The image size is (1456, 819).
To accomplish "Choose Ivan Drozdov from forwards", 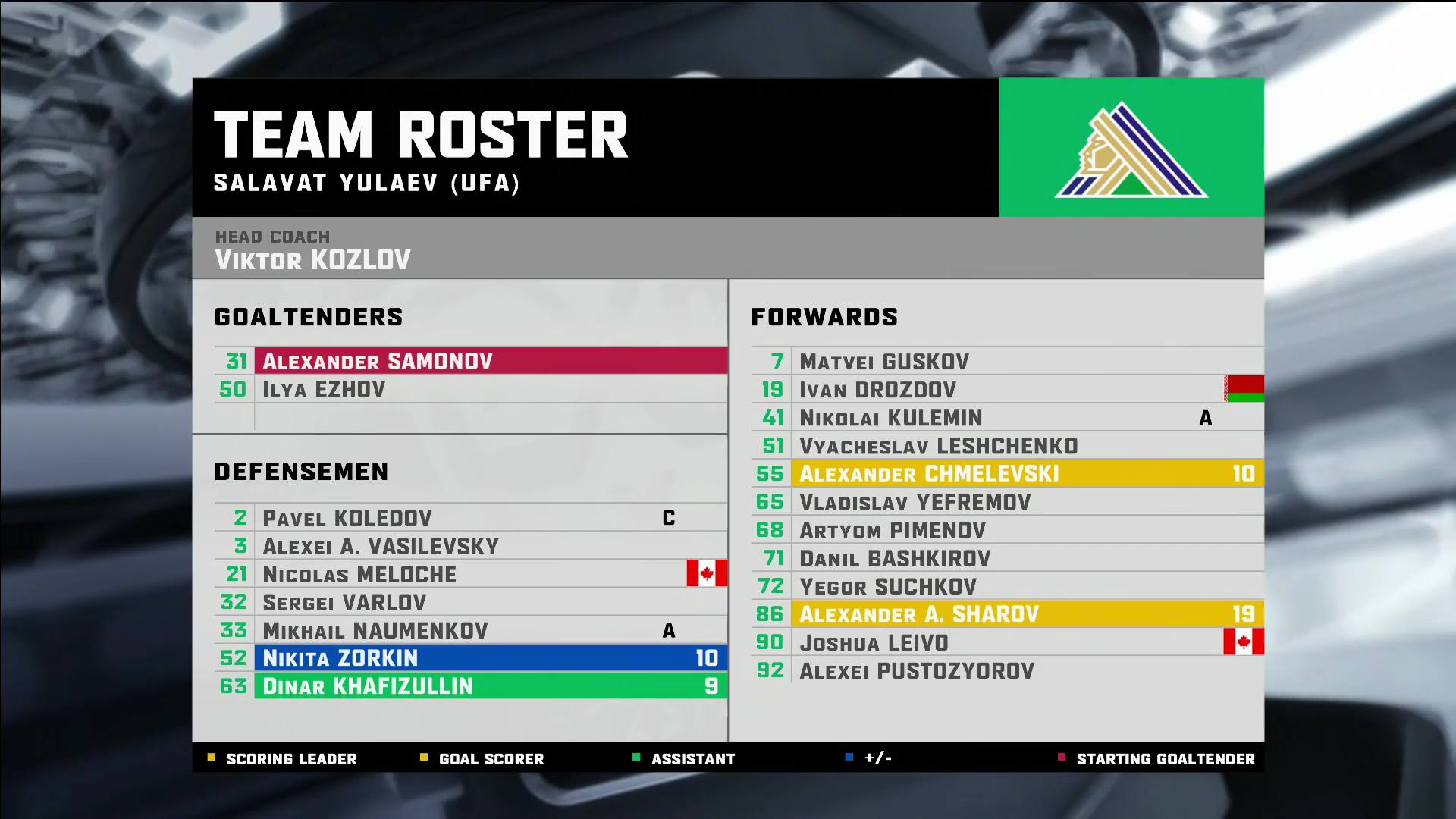I will click(1007, 390).
